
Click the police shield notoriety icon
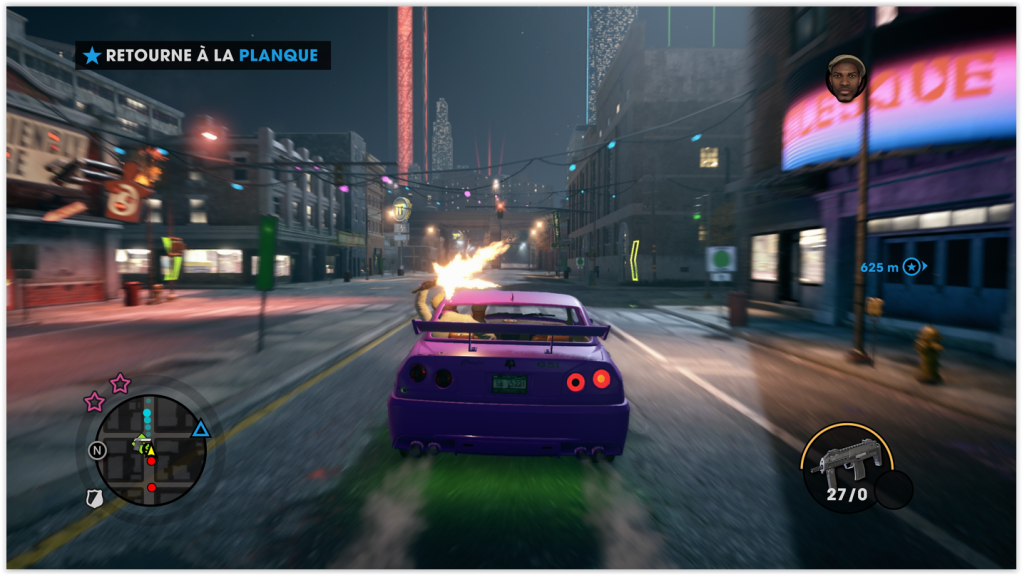[93, 498]
